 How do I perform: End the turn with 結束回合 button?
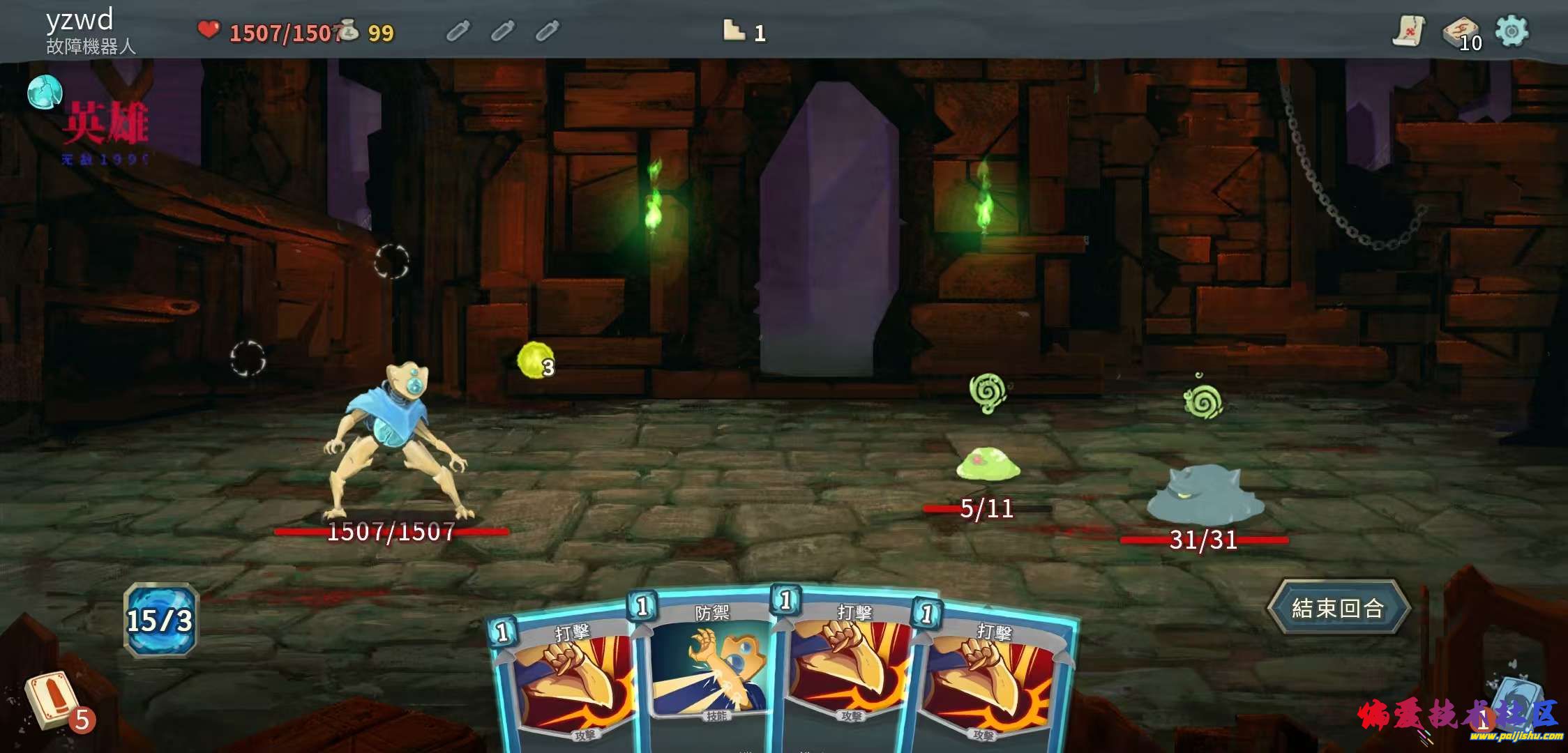point(1338,608)
